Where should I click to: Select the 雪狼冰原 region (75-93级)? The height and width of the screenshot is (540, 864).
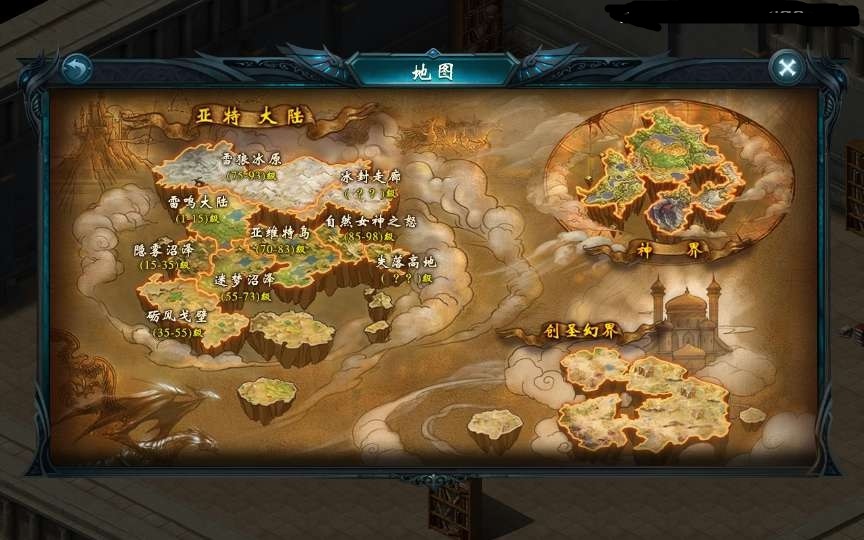point(250,161)
